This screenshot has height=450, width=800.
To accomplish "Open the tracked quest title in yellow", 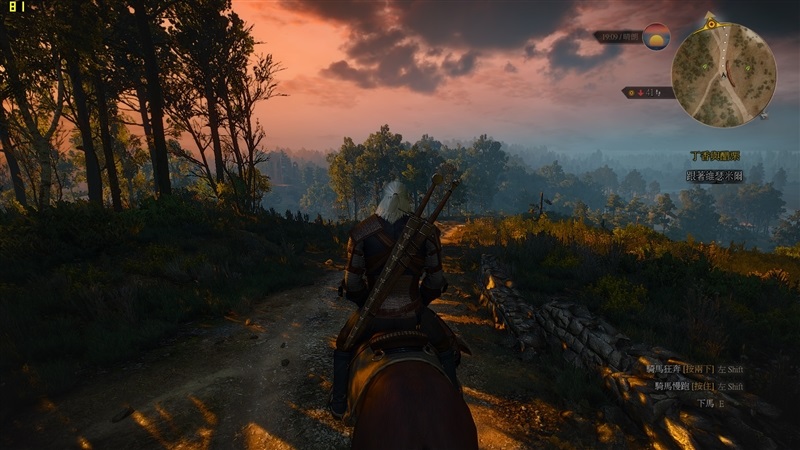I will click(715, 156).
